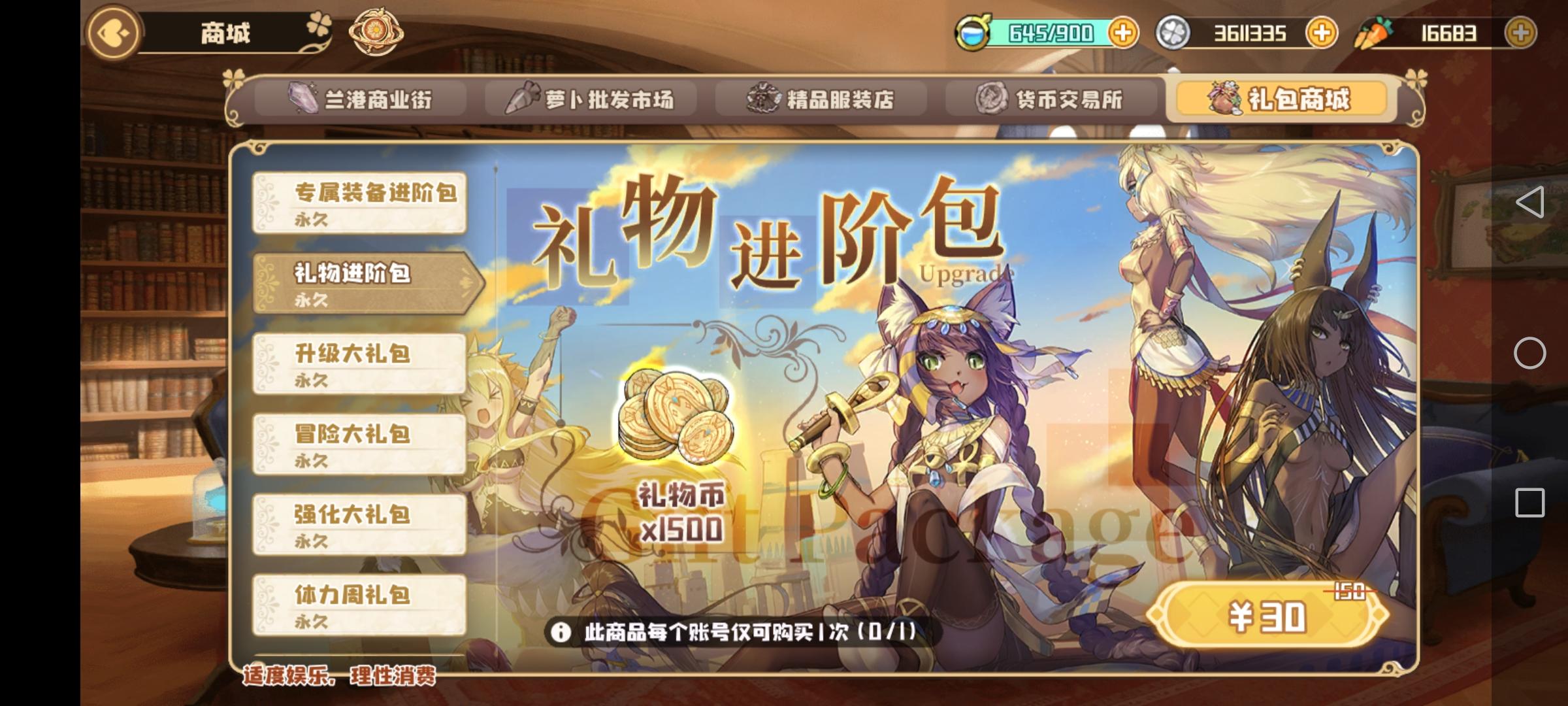Open 升级大礼包 in the sidebar
Image resolution: width=1568 pixels, height=706 pixels.
coord(359,363)
